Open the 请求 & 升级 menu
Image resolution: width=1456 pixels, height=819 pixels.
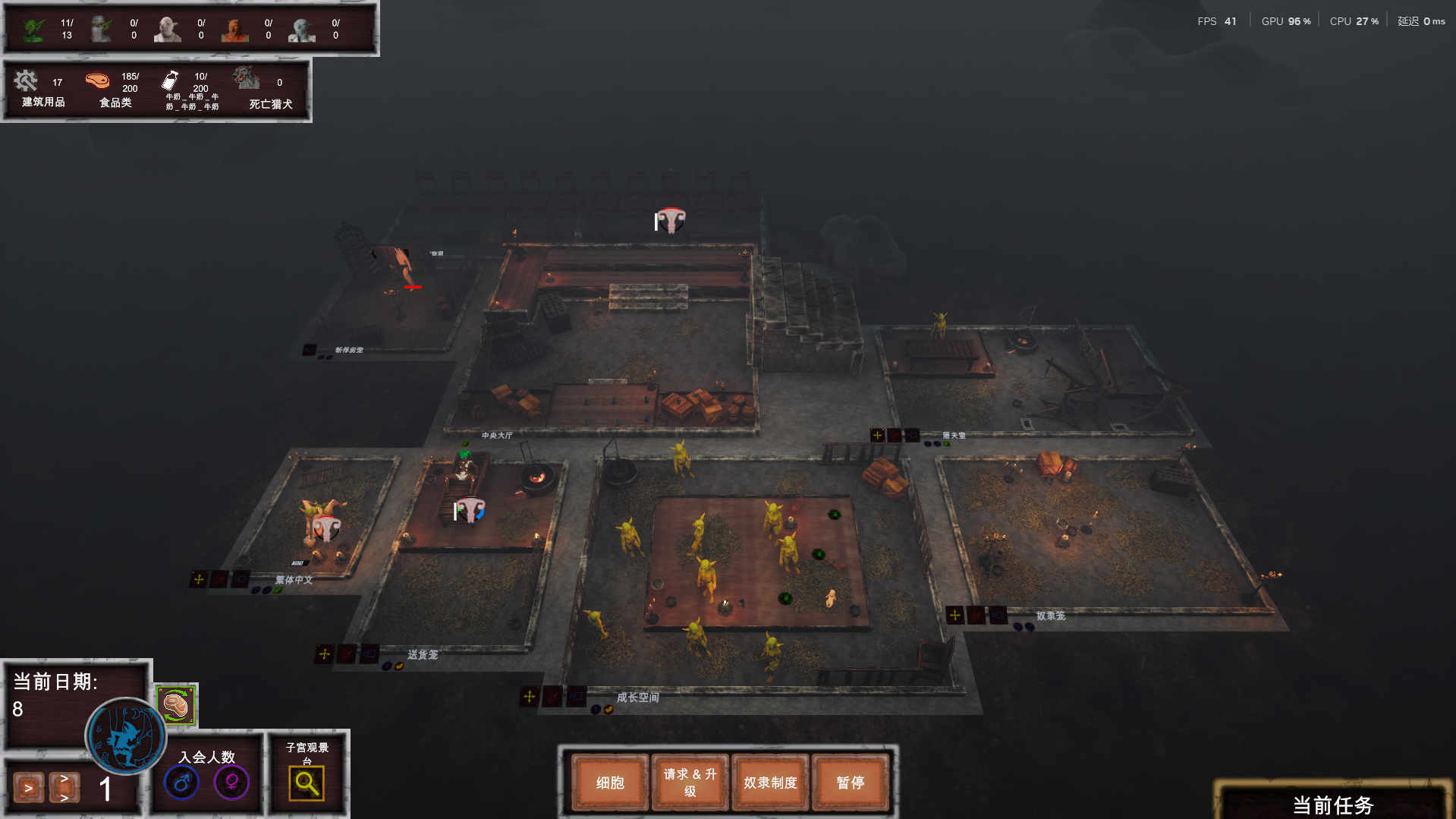point(690,783)
